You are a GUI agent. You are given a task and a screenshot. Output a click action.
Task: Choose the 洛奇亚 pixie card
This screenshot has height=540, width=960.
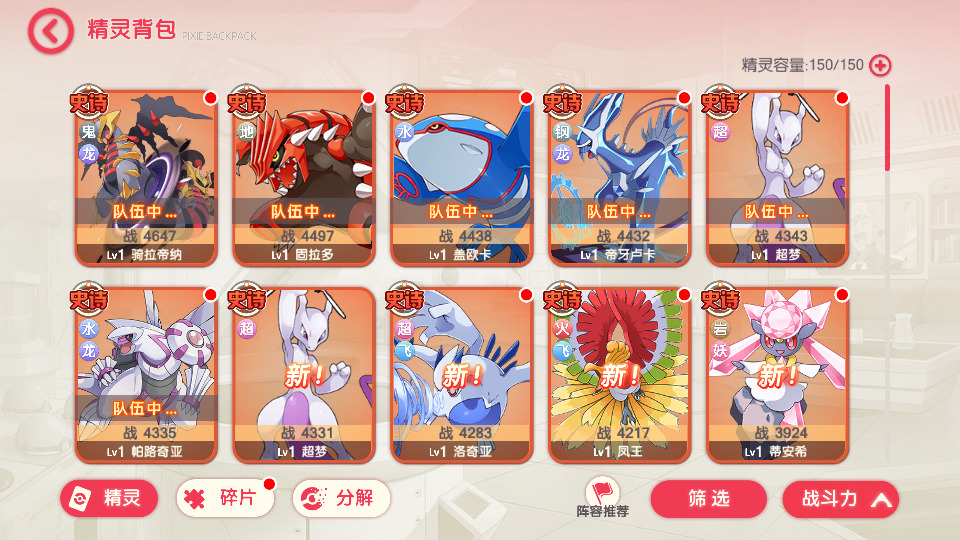click(x=462, y=375)
